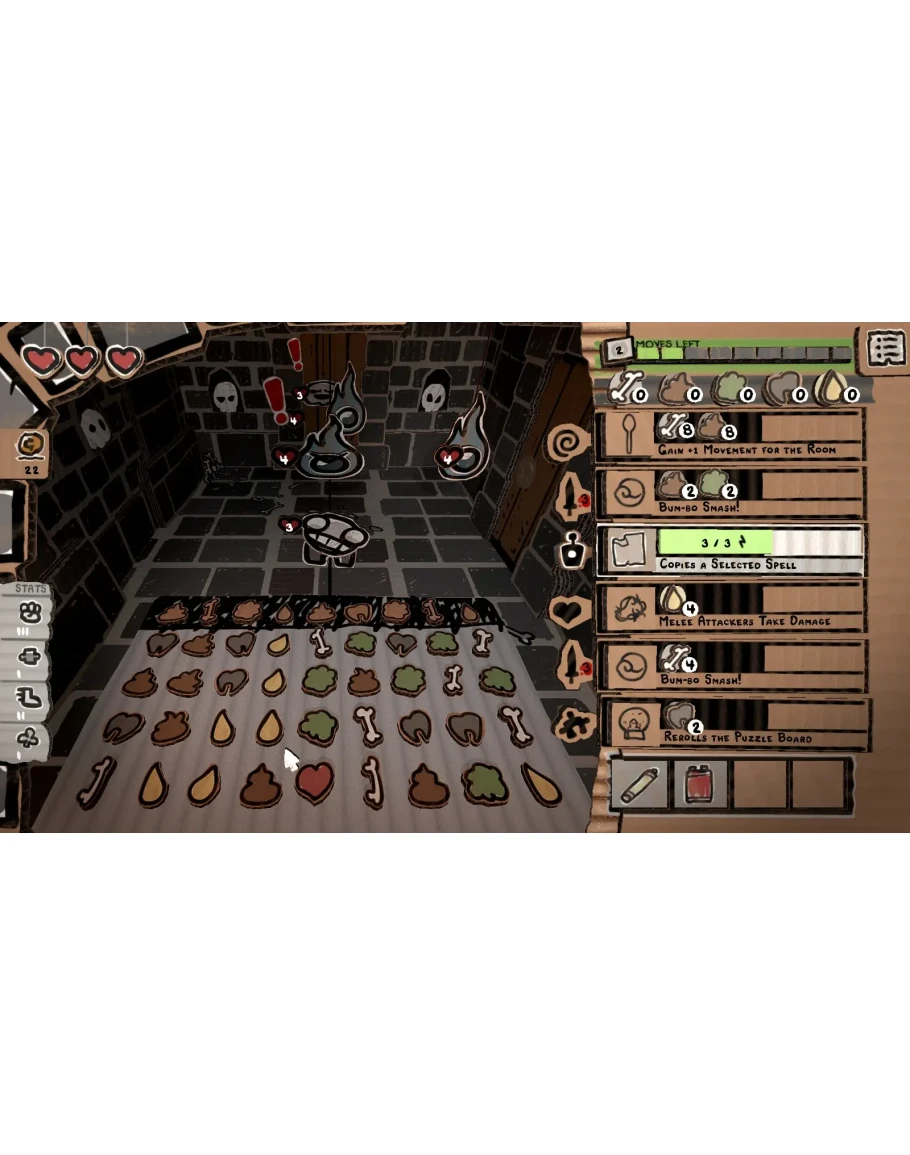Select the Copies a Selected Spell card
This screenshot has width=910, height=1155.
(x=730, y=551)
